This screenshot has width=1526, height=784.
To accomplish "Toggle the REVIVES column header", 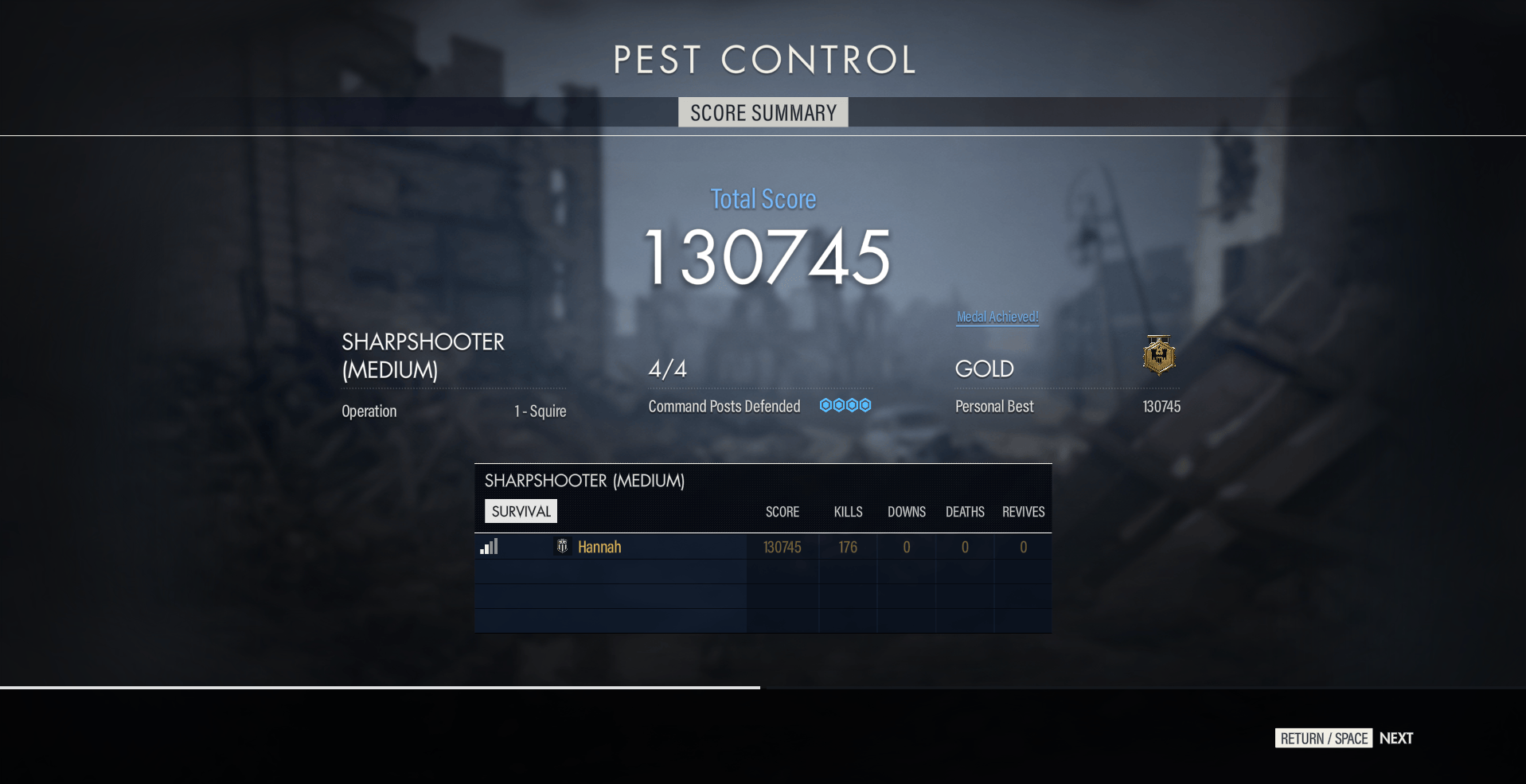I will coord(1023,512).
